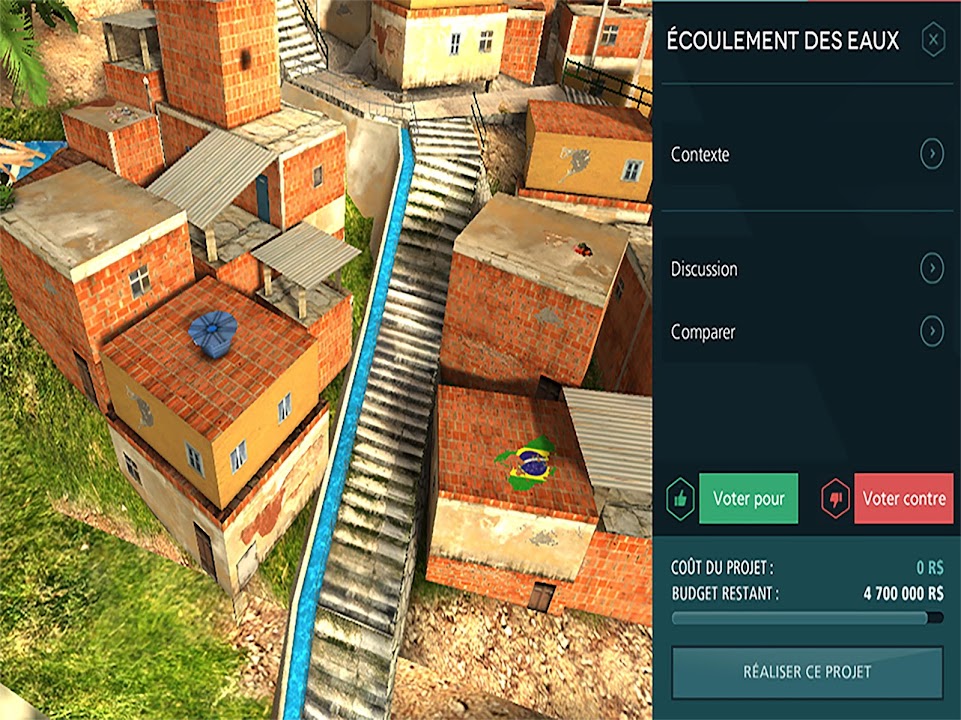Select the green thumbs-up icon
The height and width of the screenshot is (720, 961).
[681, 498]
